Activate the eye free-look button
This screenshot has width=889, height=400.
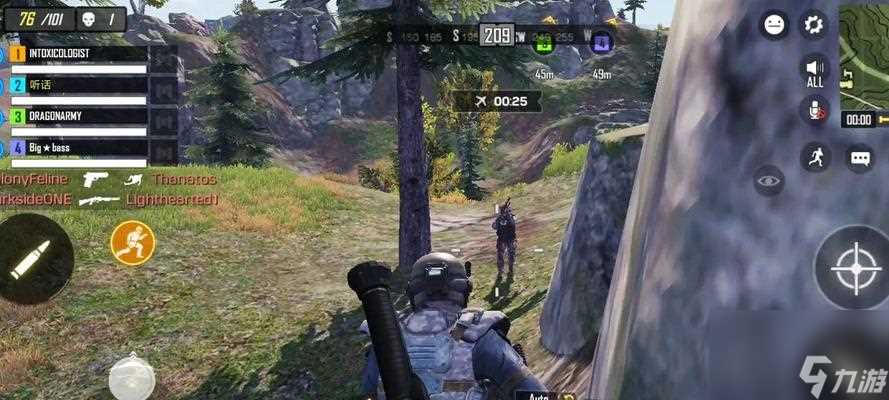(768, 180)
